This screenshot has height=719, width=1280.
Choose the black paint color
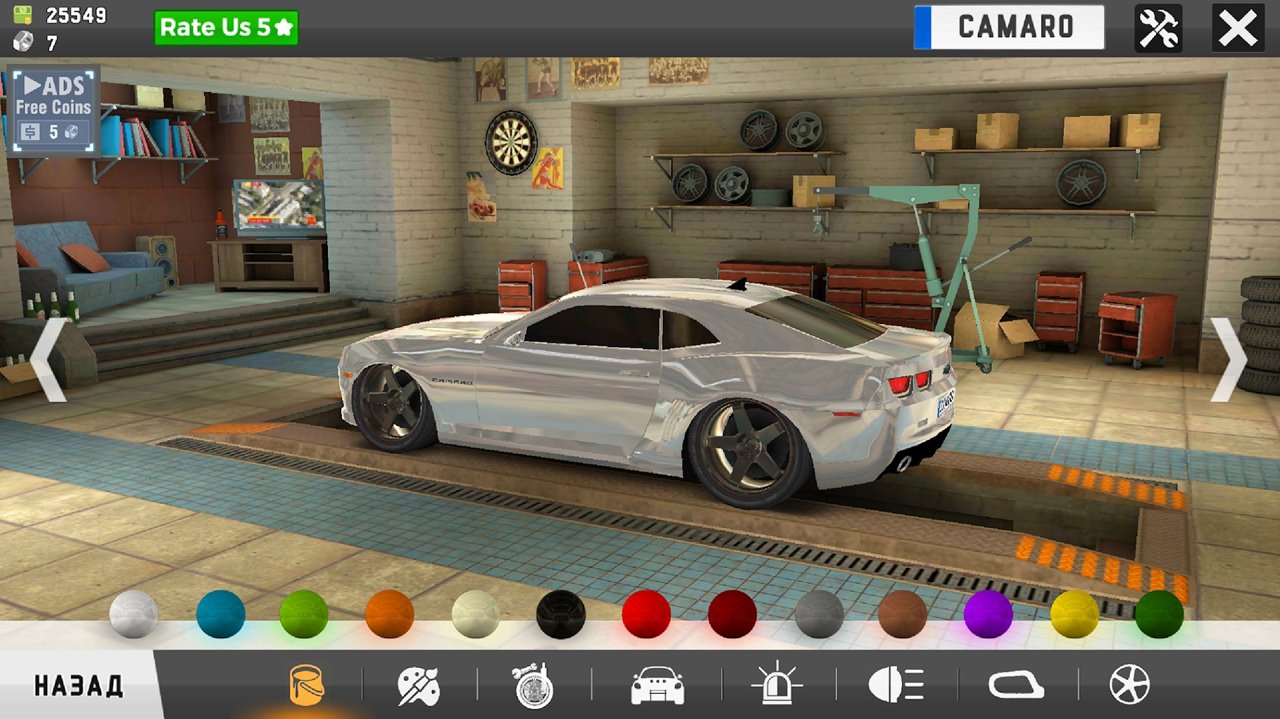coord(561,614)
